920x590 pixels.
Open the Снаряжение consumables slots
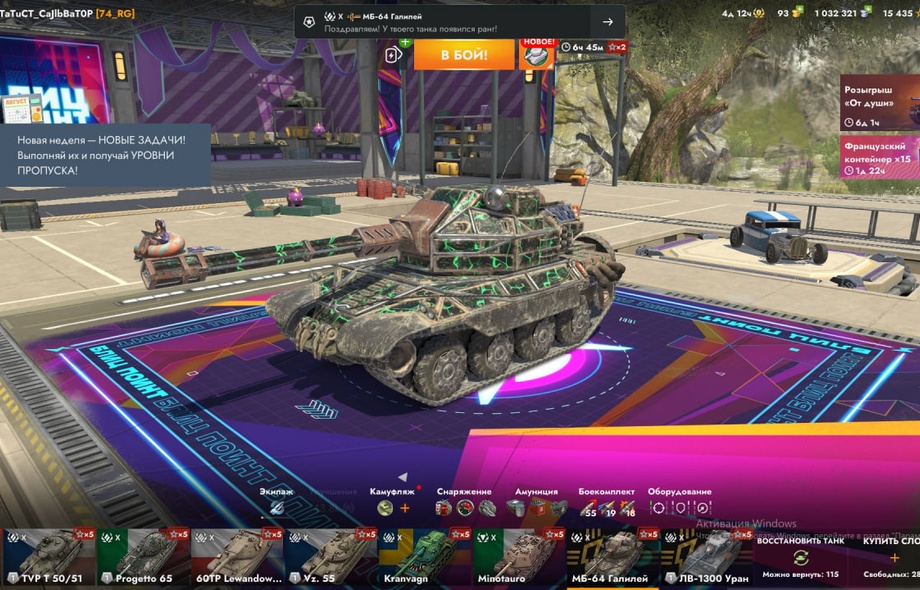pyautogui.click(x=465, y=508)
